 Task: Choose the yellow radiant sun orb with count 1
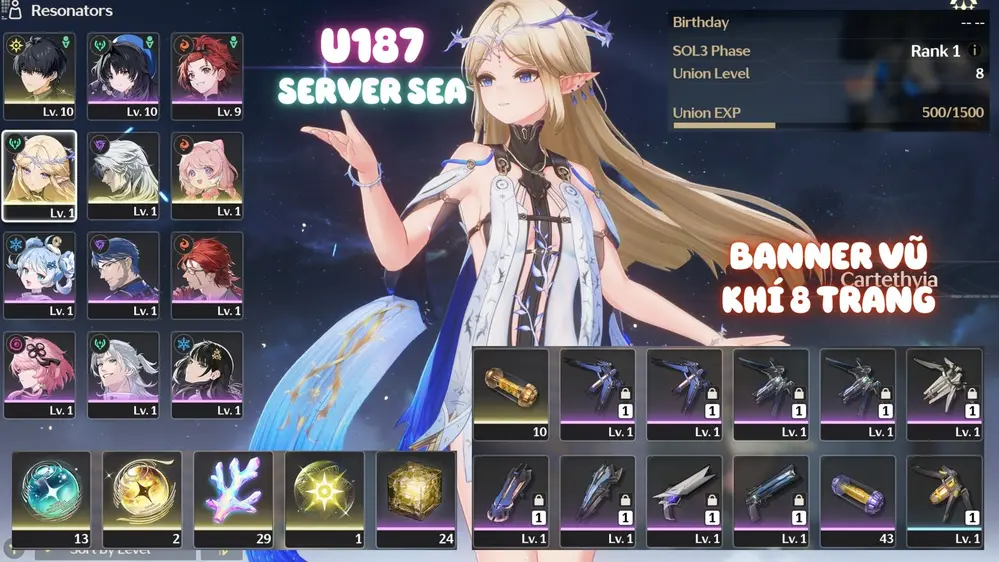pos(324,498)
